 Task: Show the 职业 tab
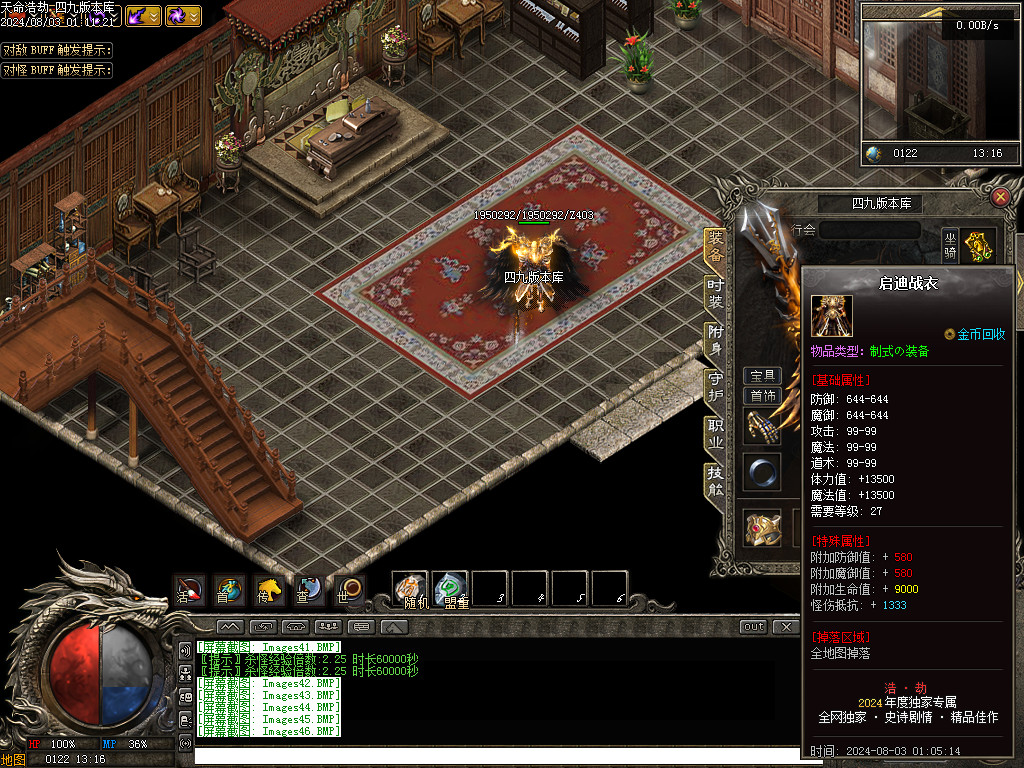pyautogui.click(x=714, y=434)
